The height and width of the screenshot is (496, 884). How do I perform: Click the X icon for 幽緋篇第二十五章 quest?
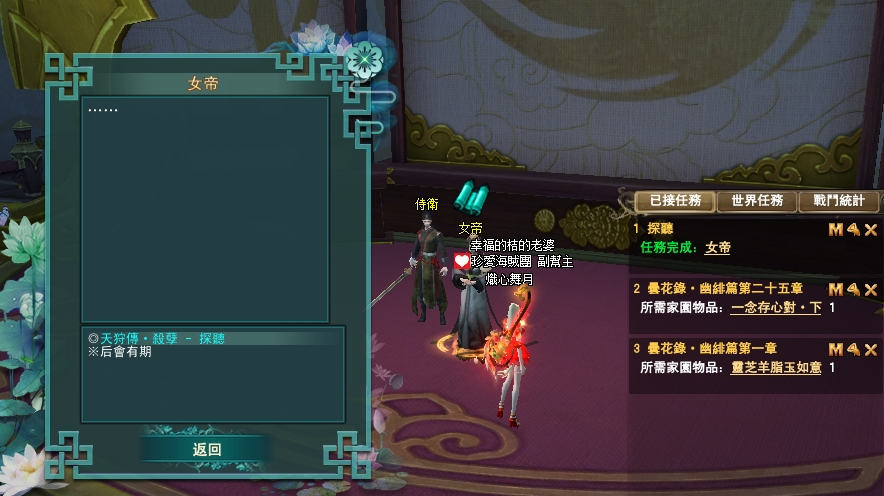(x=871, y=289)
